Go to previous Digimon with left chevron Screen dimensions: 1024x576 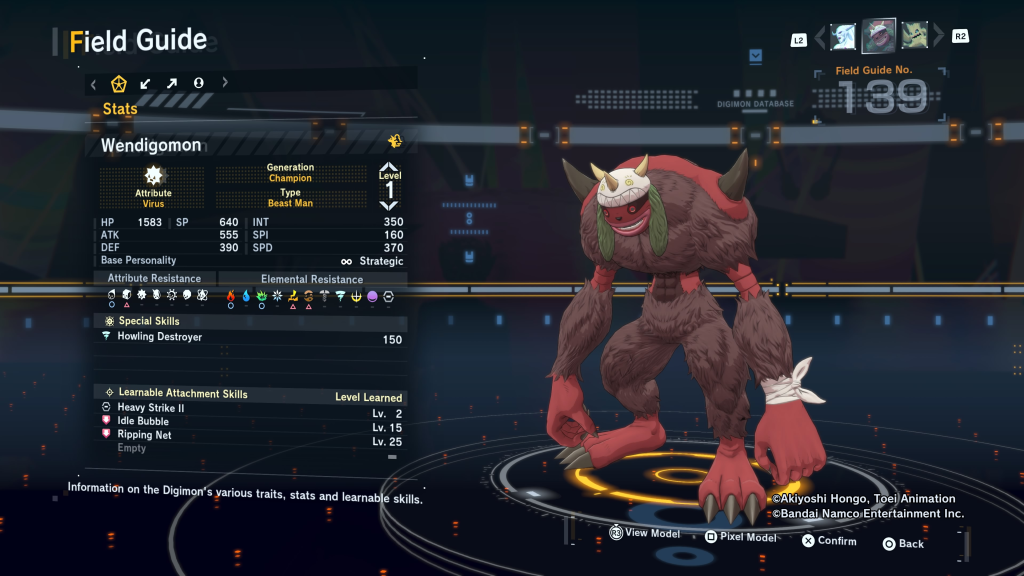(820, 38)
